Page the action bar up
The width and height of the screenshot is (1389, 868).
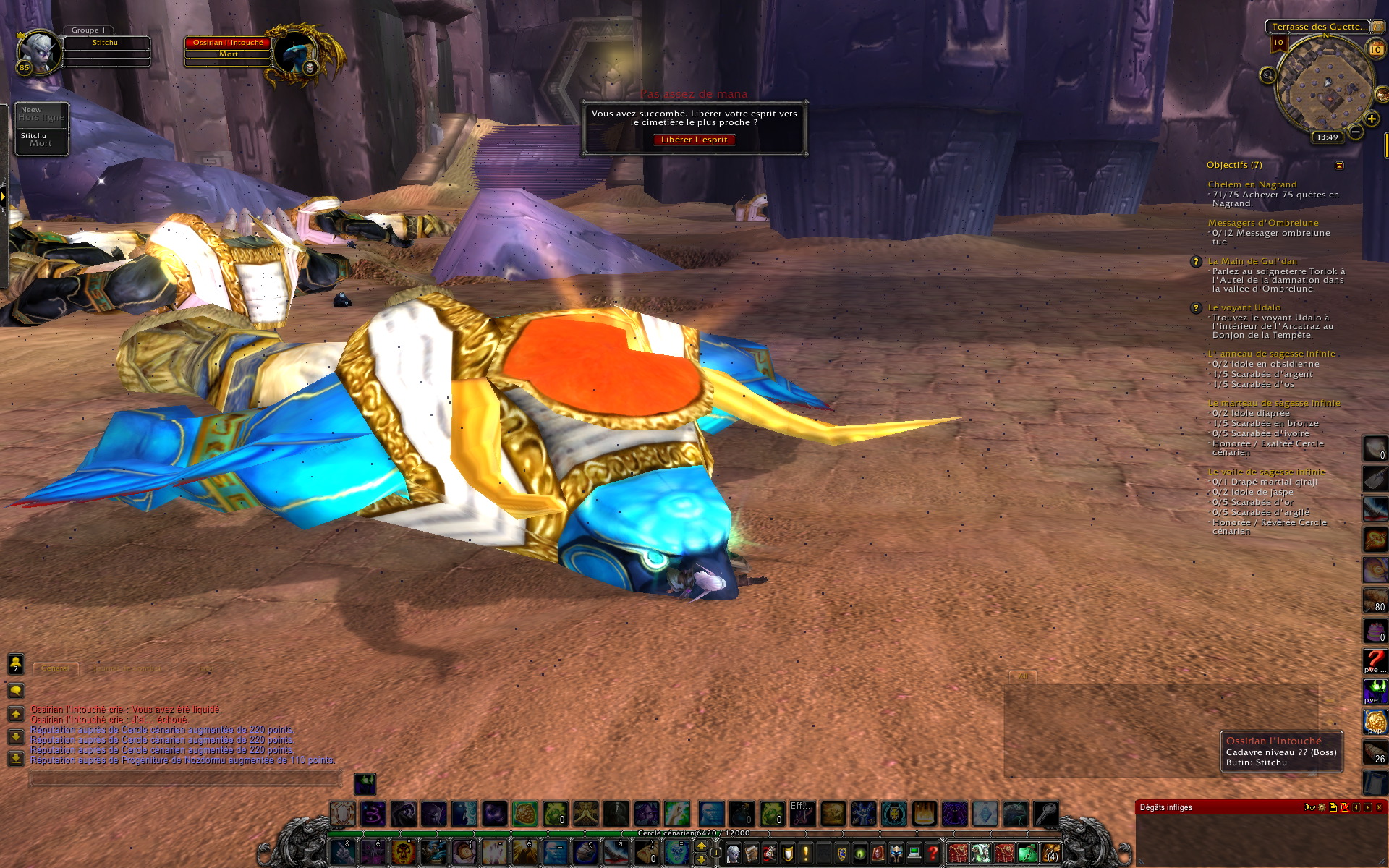(x=701, y=846)
